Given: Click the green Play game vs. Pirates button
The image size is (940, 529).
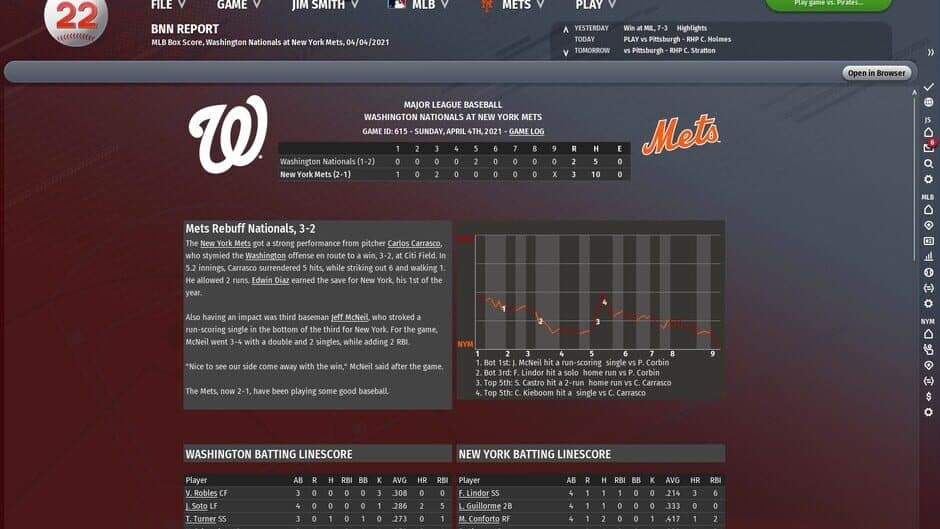Looking at the screenshot, I should point(828,4).
